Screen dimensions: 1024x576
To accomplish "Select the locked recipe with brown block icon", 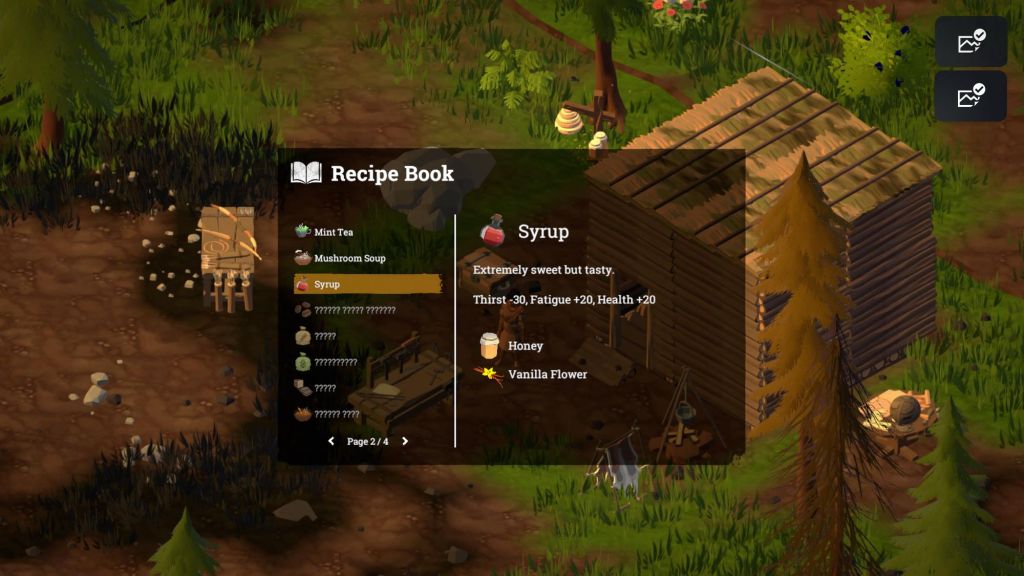I will click(325, 388).
